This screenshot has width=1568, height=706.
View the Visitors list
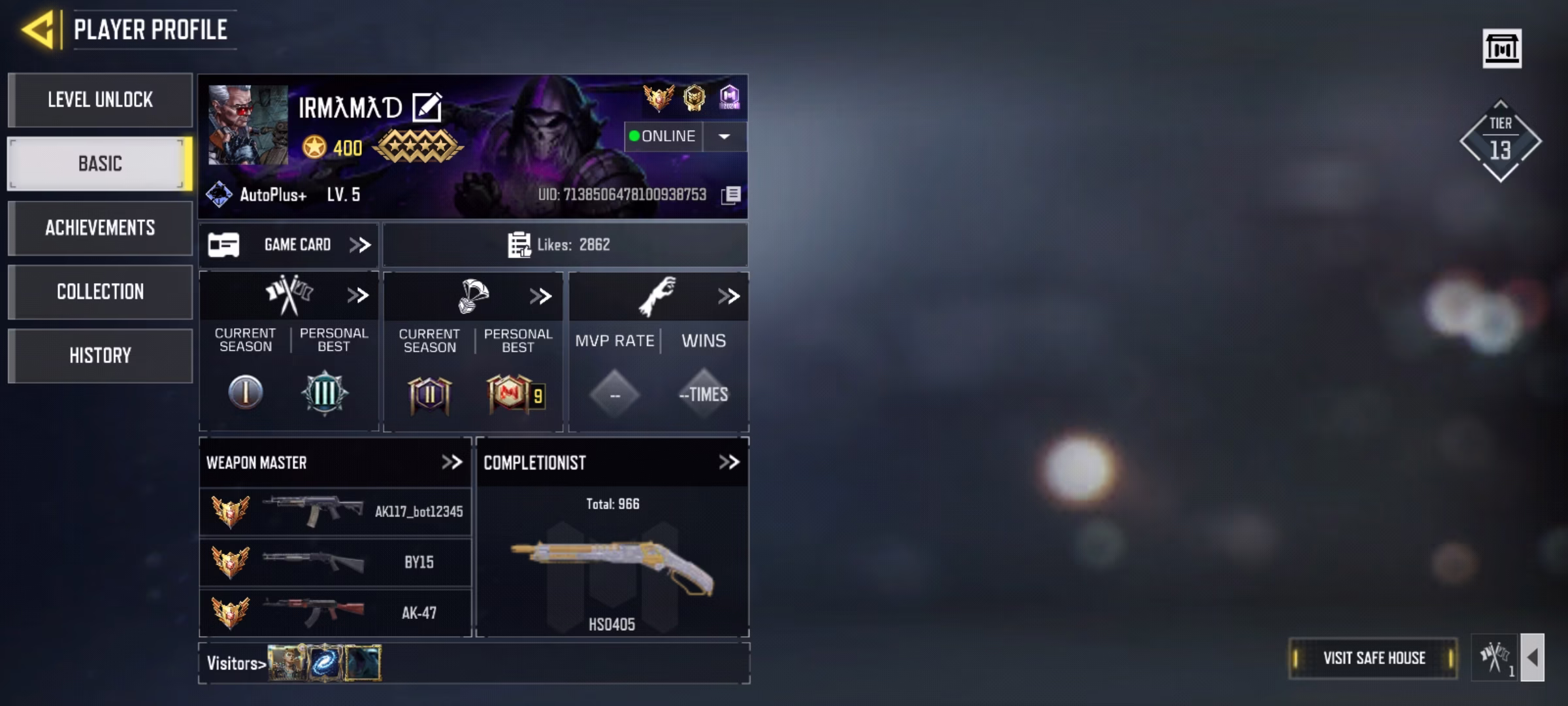[237, 664]
